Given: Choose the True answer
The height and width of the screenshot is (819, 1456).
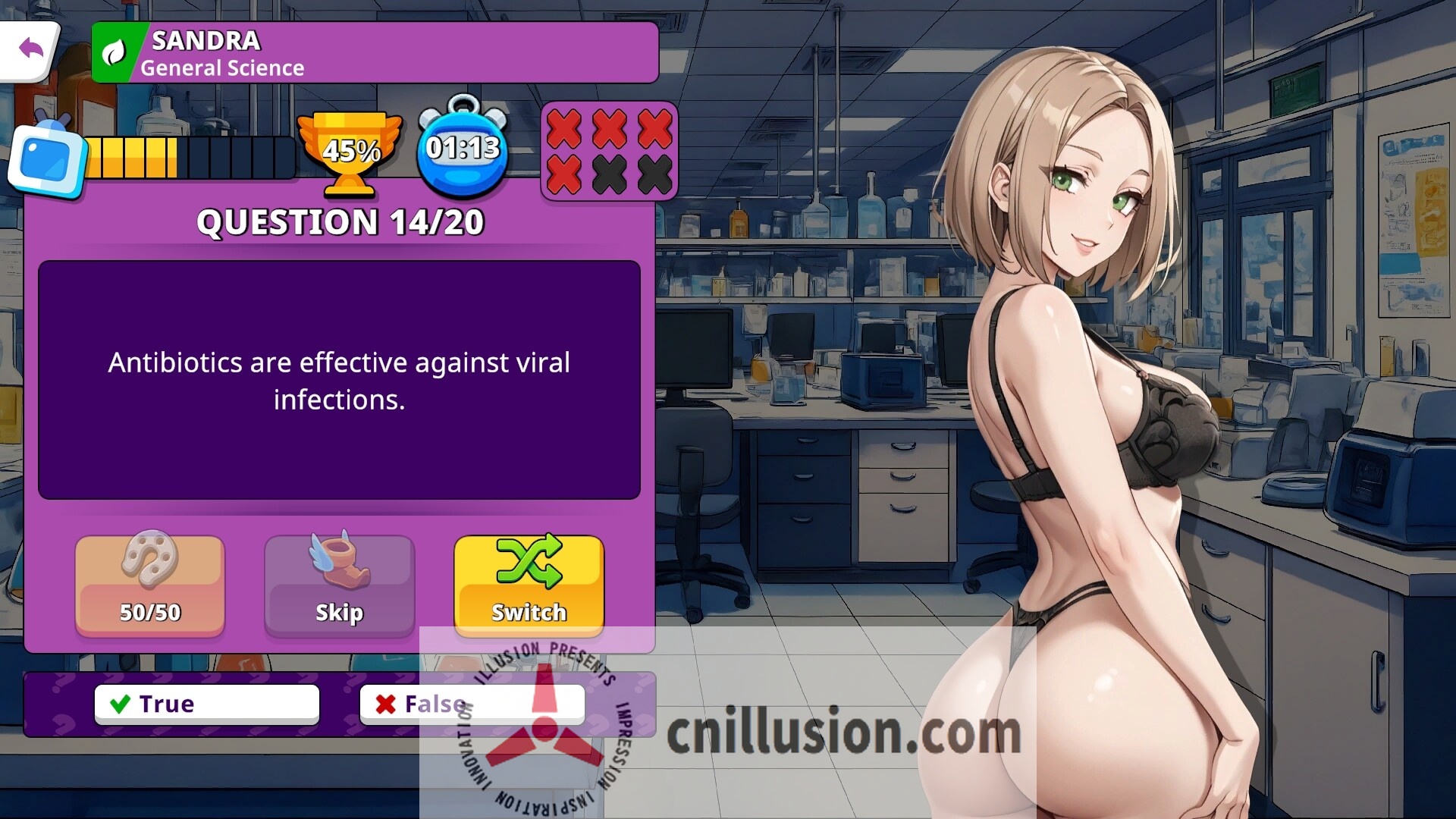Looking at the screenshot, I should (x=206, y=703).
